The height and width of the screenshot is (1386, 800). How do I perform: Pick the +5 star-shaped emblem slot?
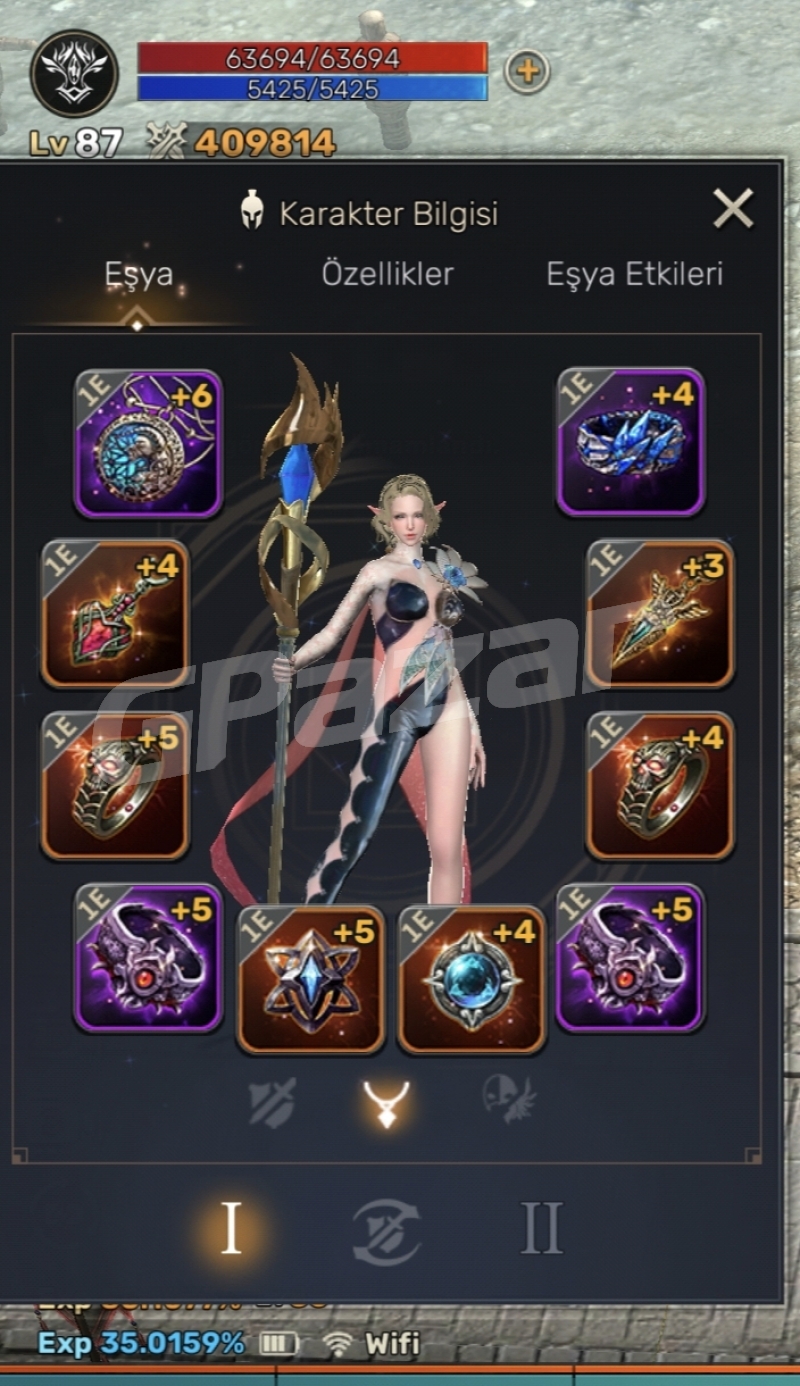pyautogui.click(x=310, y=979)
